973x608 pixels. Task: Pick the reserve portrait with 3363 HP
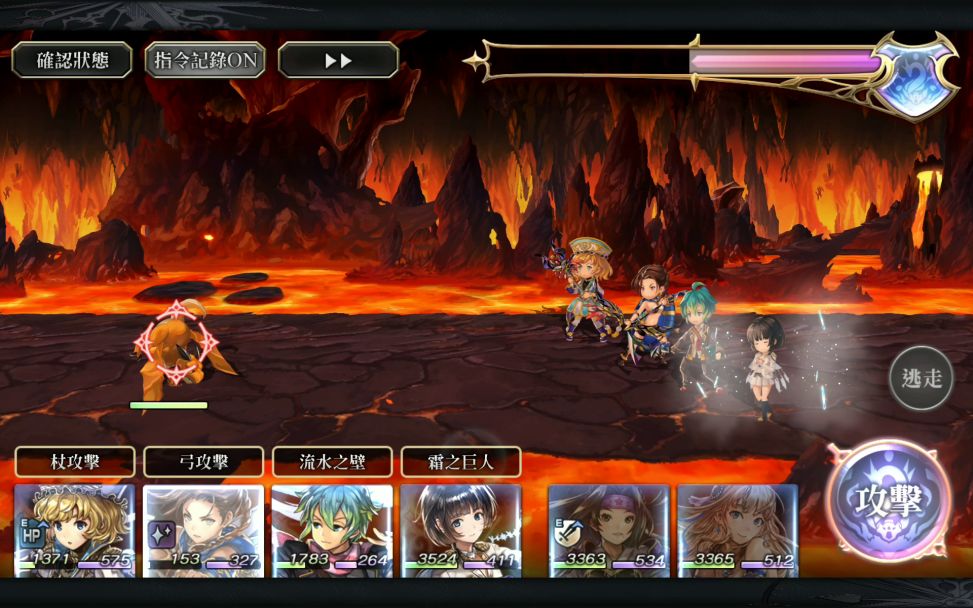point(609,530)
